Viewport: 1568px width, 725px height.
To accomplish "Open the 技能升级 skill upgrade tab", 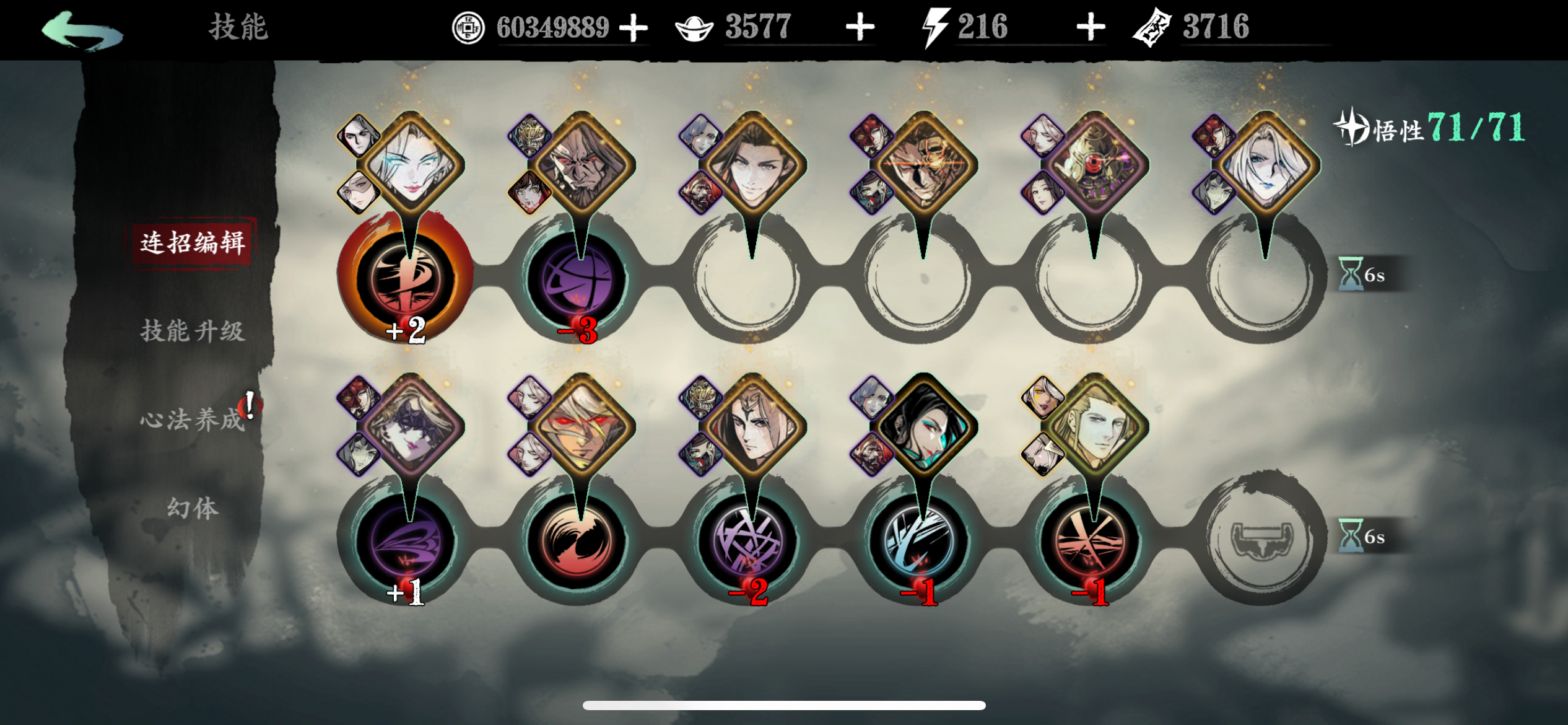I will pyautogui.click(x=192, y=331).
